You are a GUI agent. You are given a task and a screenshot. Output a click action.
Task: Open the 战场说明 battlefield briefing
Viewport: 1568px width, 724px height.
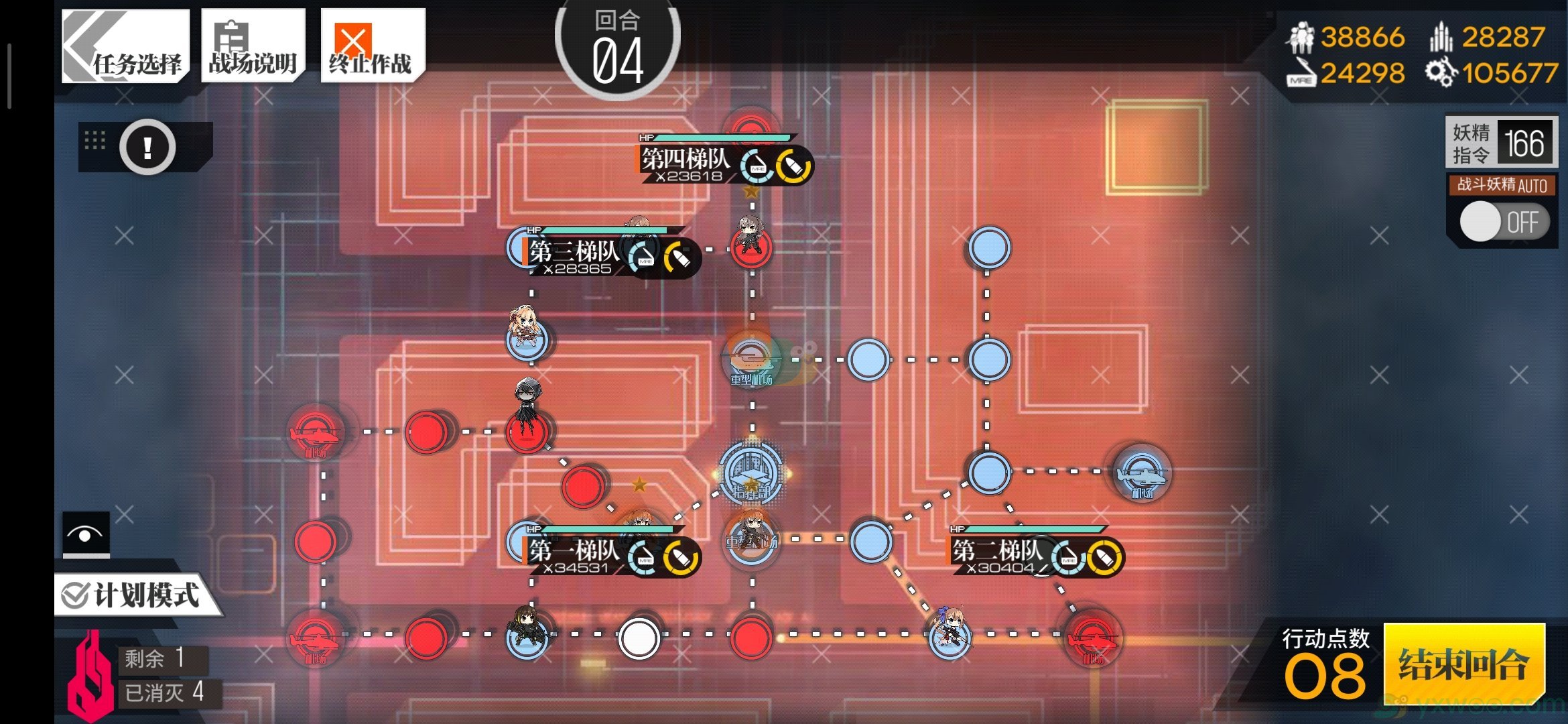click(x=253, y=47)
